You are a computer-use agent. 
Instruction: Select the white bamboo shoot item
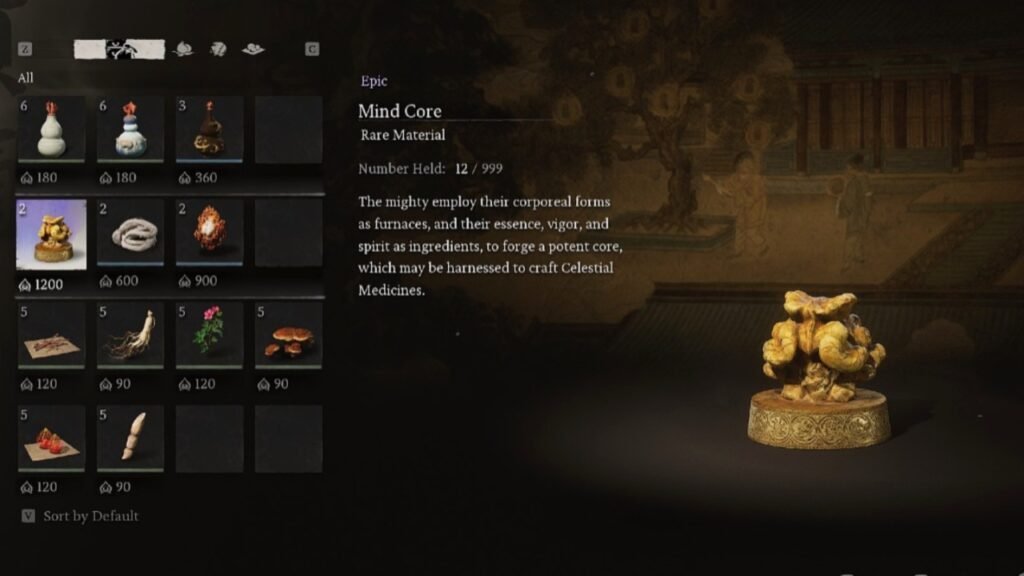pos(130,438)
